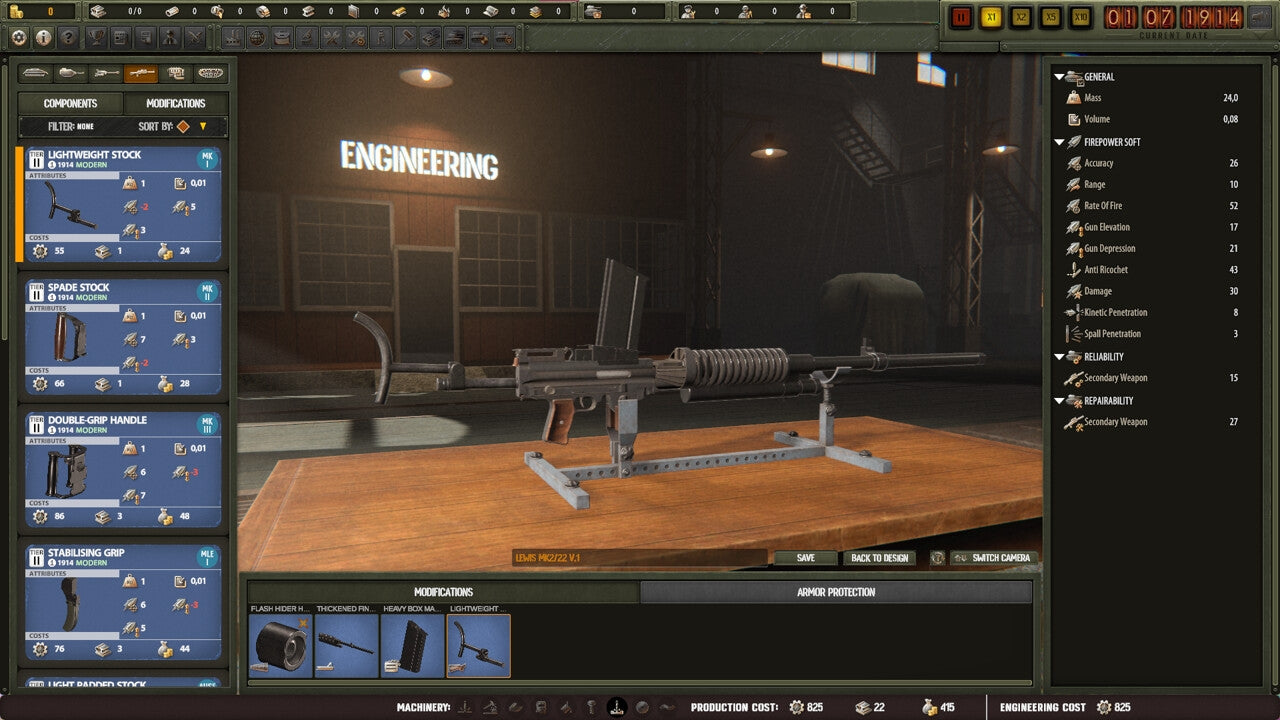Open the wrench tools icon in the toolbar
This screenshot has width=1280, height=720.
pos(333,39)
